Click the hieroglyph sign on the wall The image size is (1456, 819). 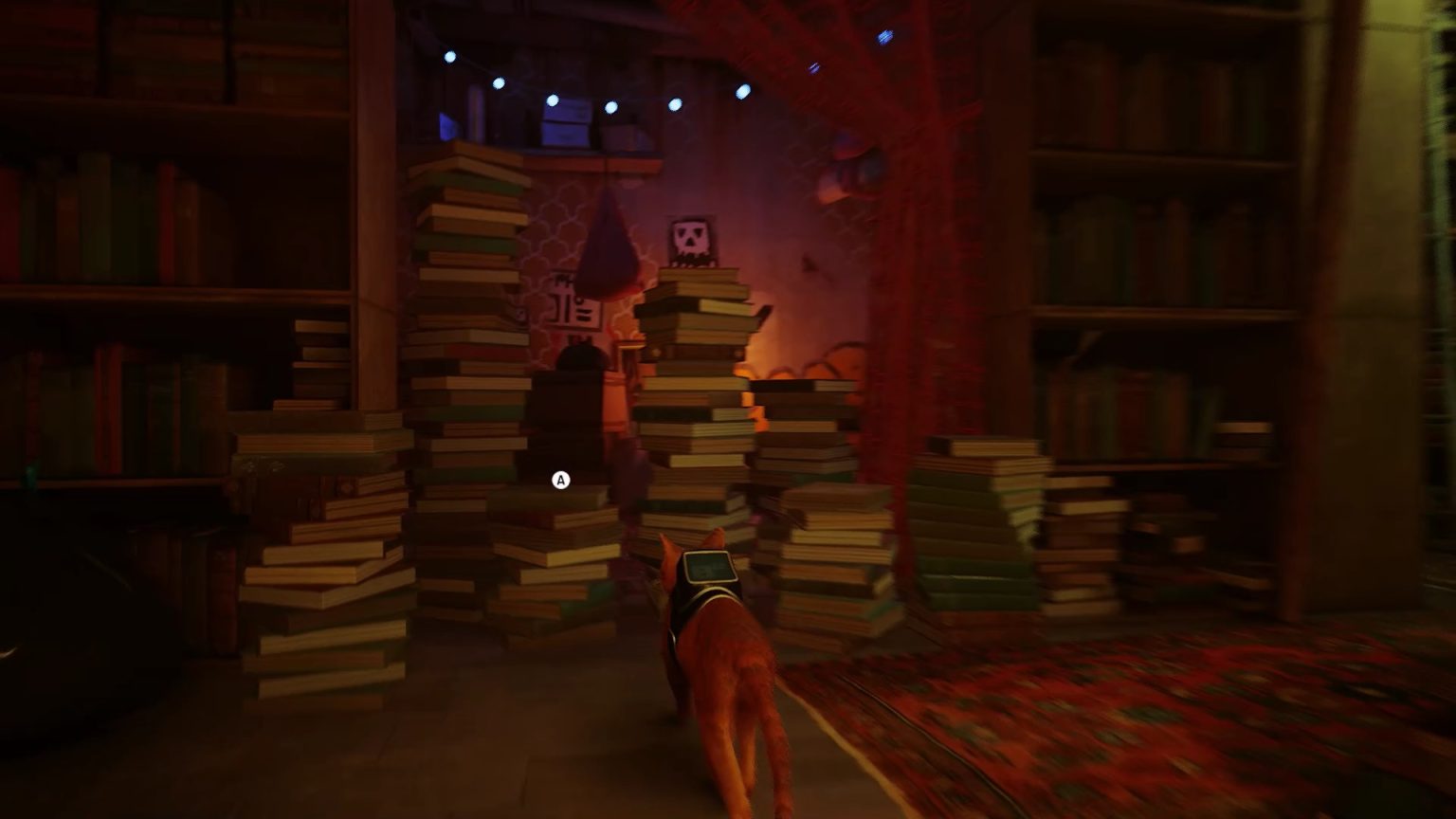click(x=570, y=305)
